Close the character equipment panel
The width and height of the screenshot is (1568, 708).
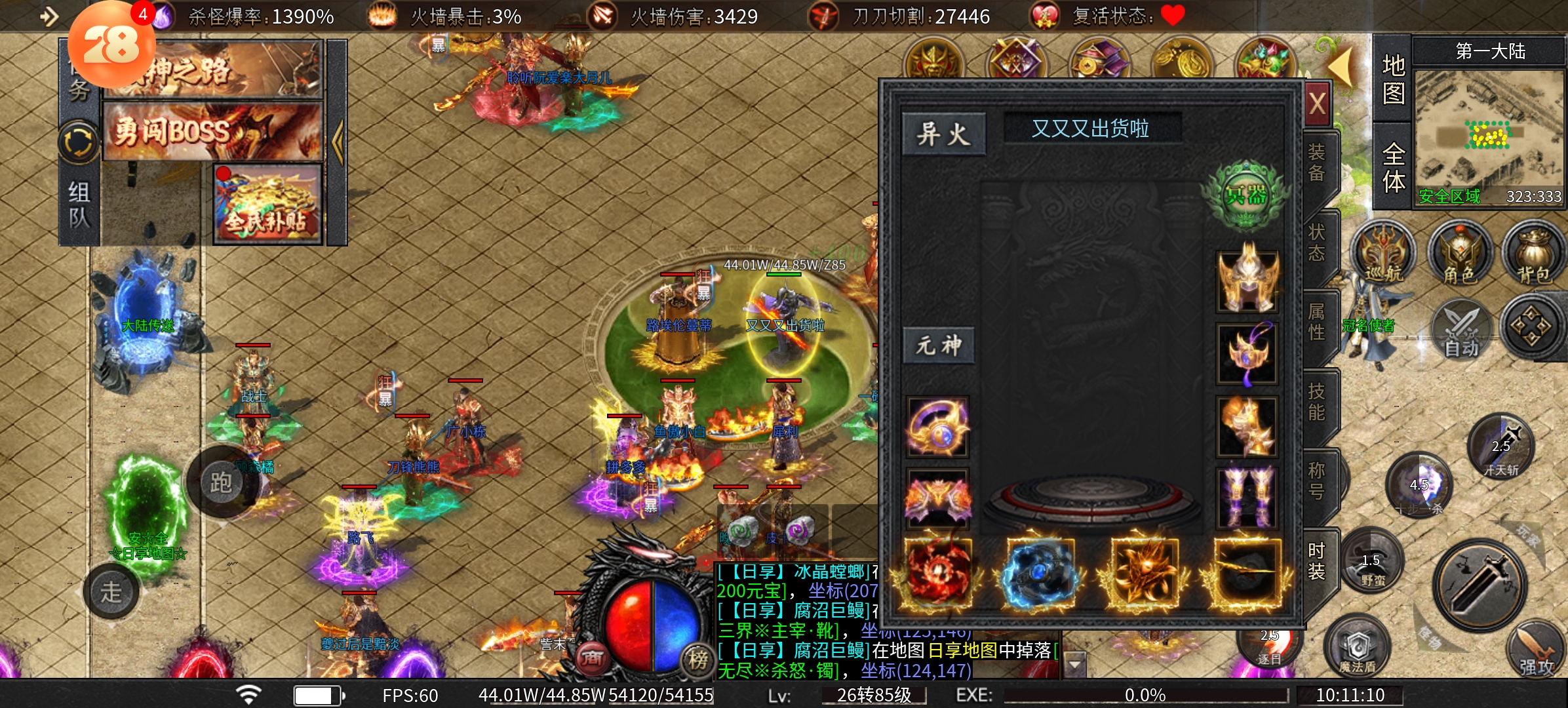(1318, 104)
